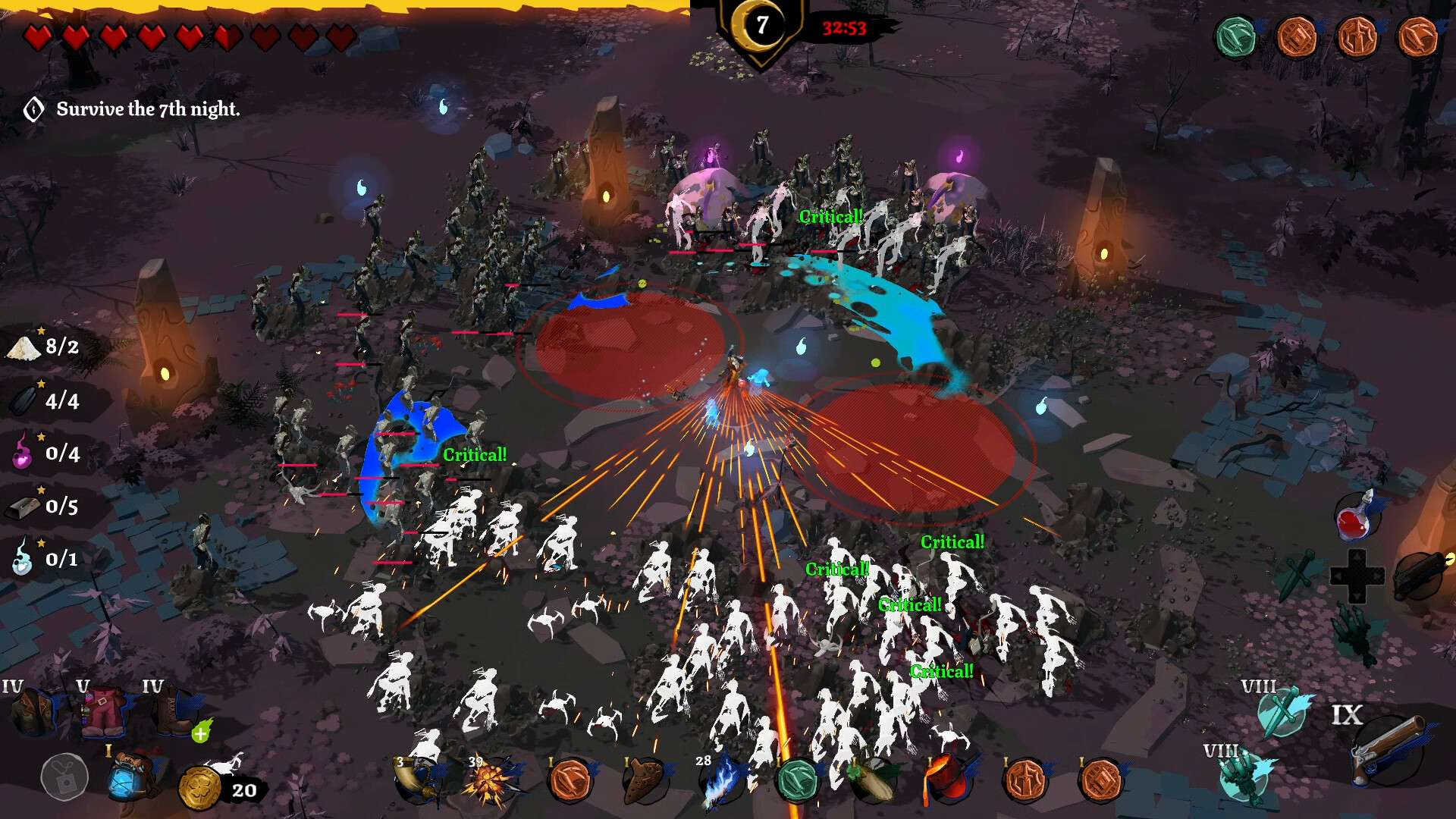This screenshot has width=1456, height=819.
Task: Select the flintlock pistol weapon slot
Action: click(x=1389, y=751)
